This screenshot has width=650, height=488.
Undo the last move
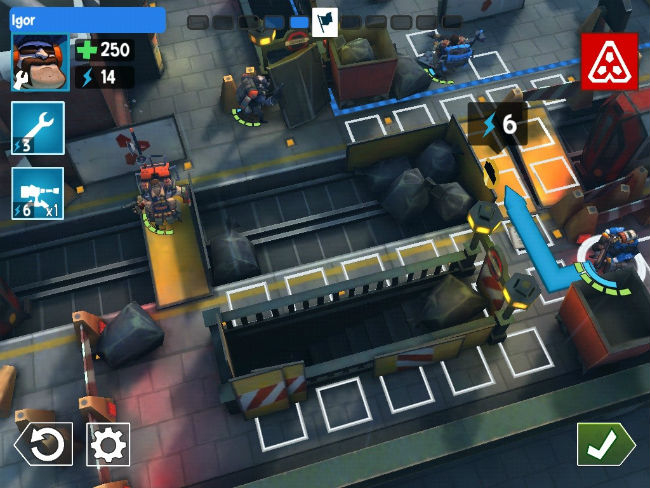click(43, 444)
